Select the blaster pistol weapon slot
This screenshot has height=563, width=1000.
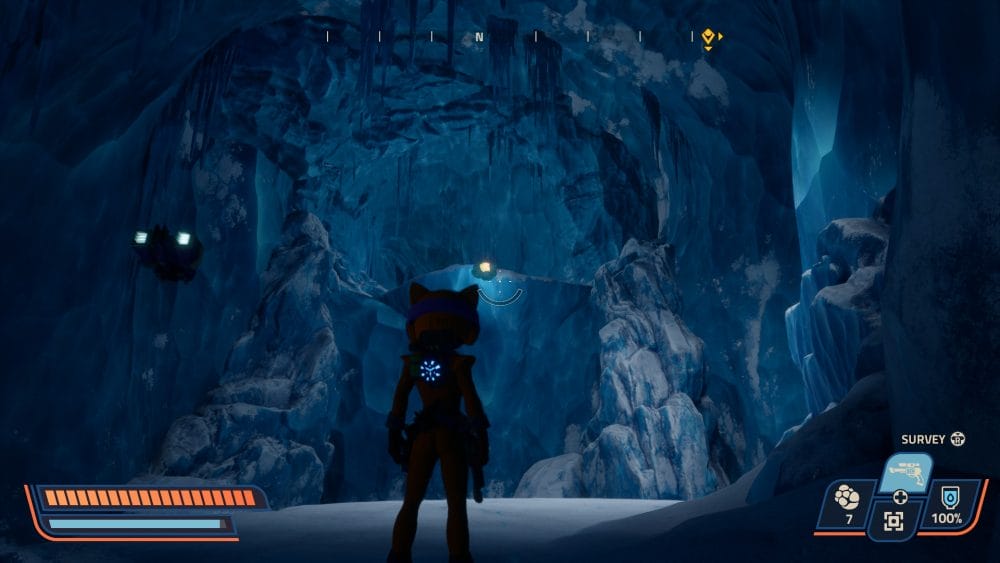point(905,474)
